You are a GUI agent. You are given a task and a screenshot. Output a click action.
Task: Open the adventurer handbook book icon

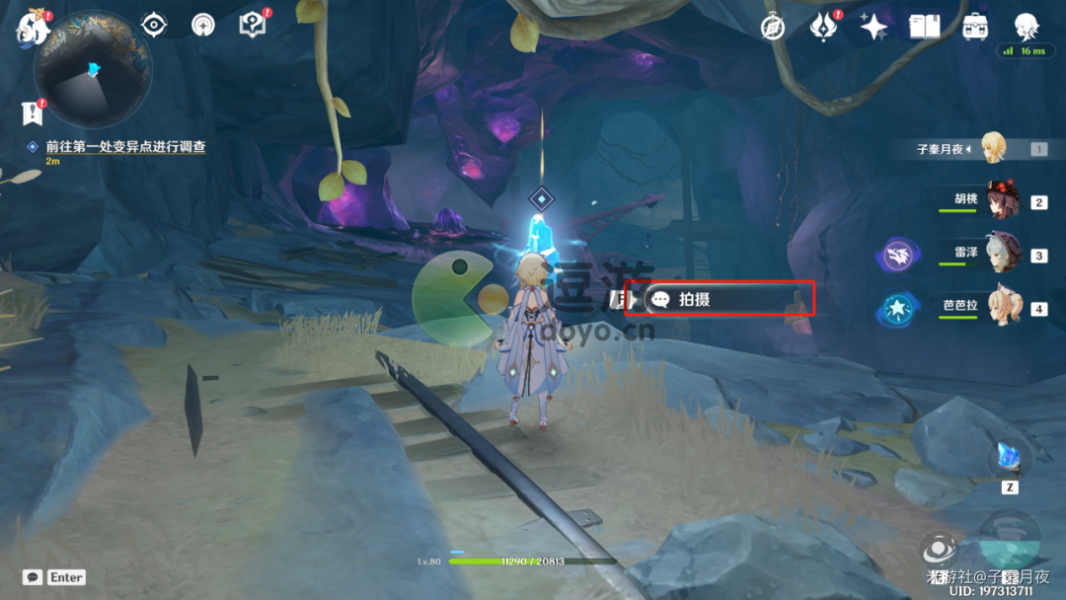click(924, 27)
